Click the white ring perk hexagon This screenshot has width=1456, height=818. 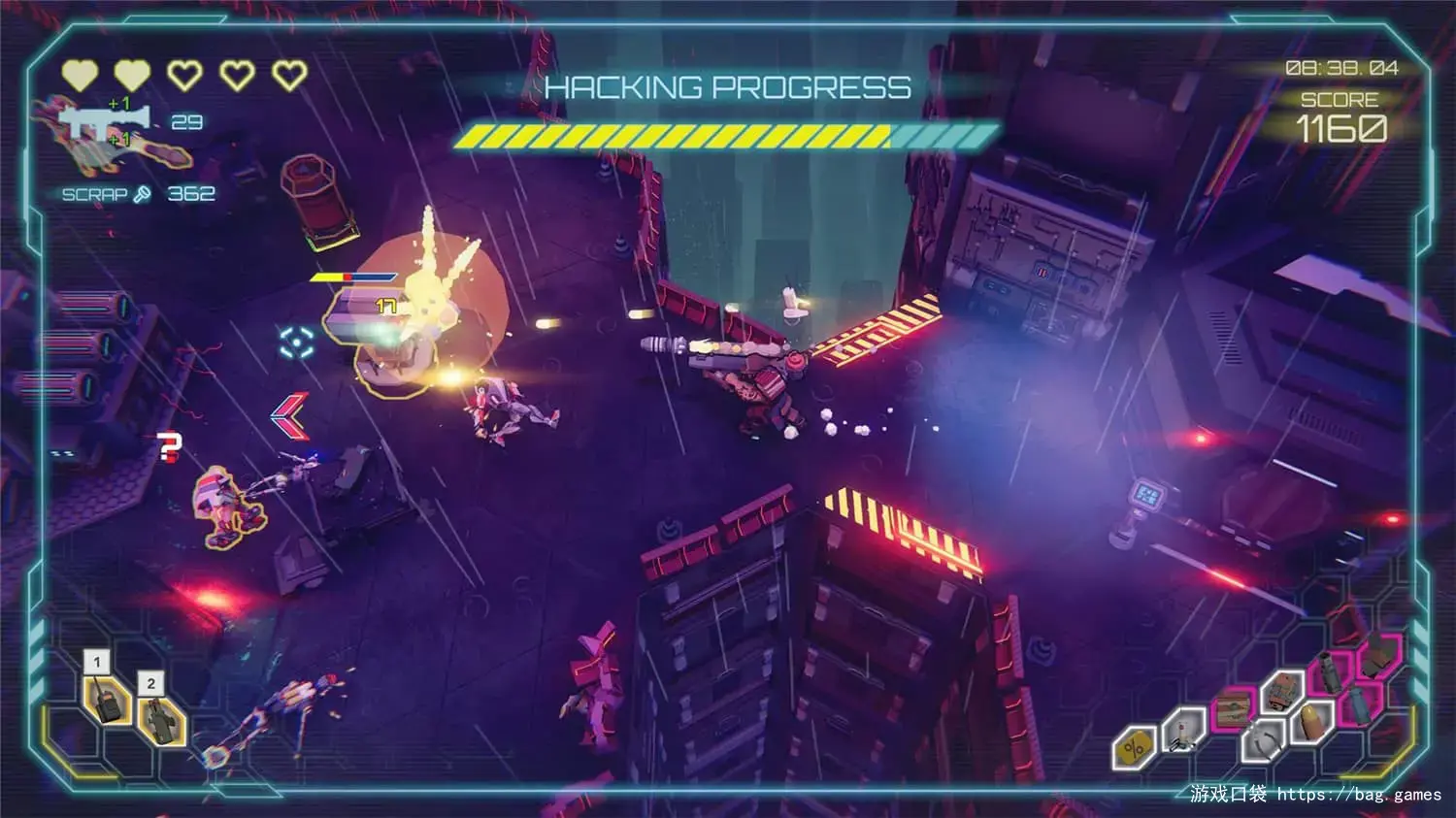pos(1263,739)
